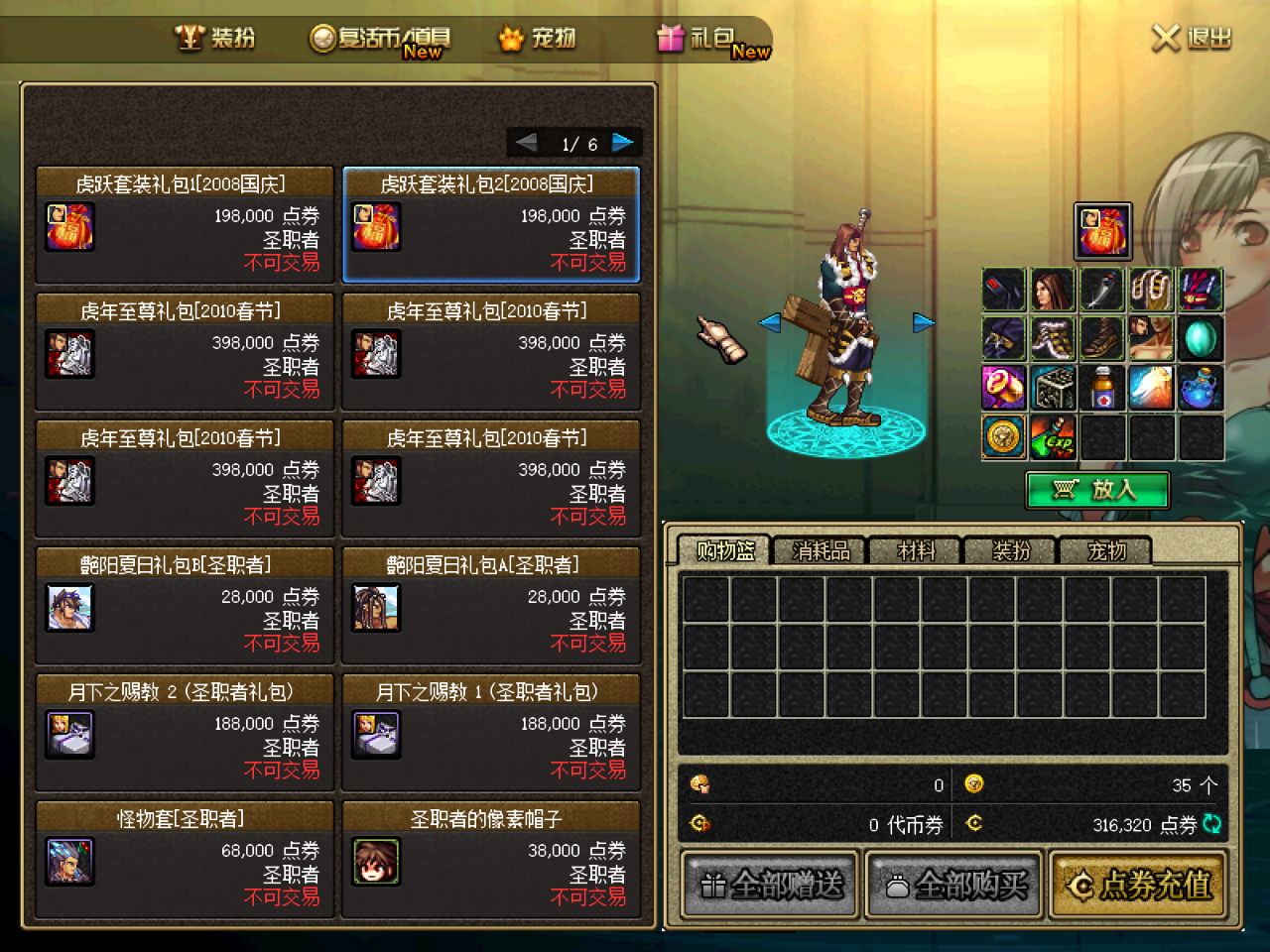Image resolution: width=1270 pixels, height=952 pixels.
Task: Close the shop with 退出
Action: point(1192,39)
